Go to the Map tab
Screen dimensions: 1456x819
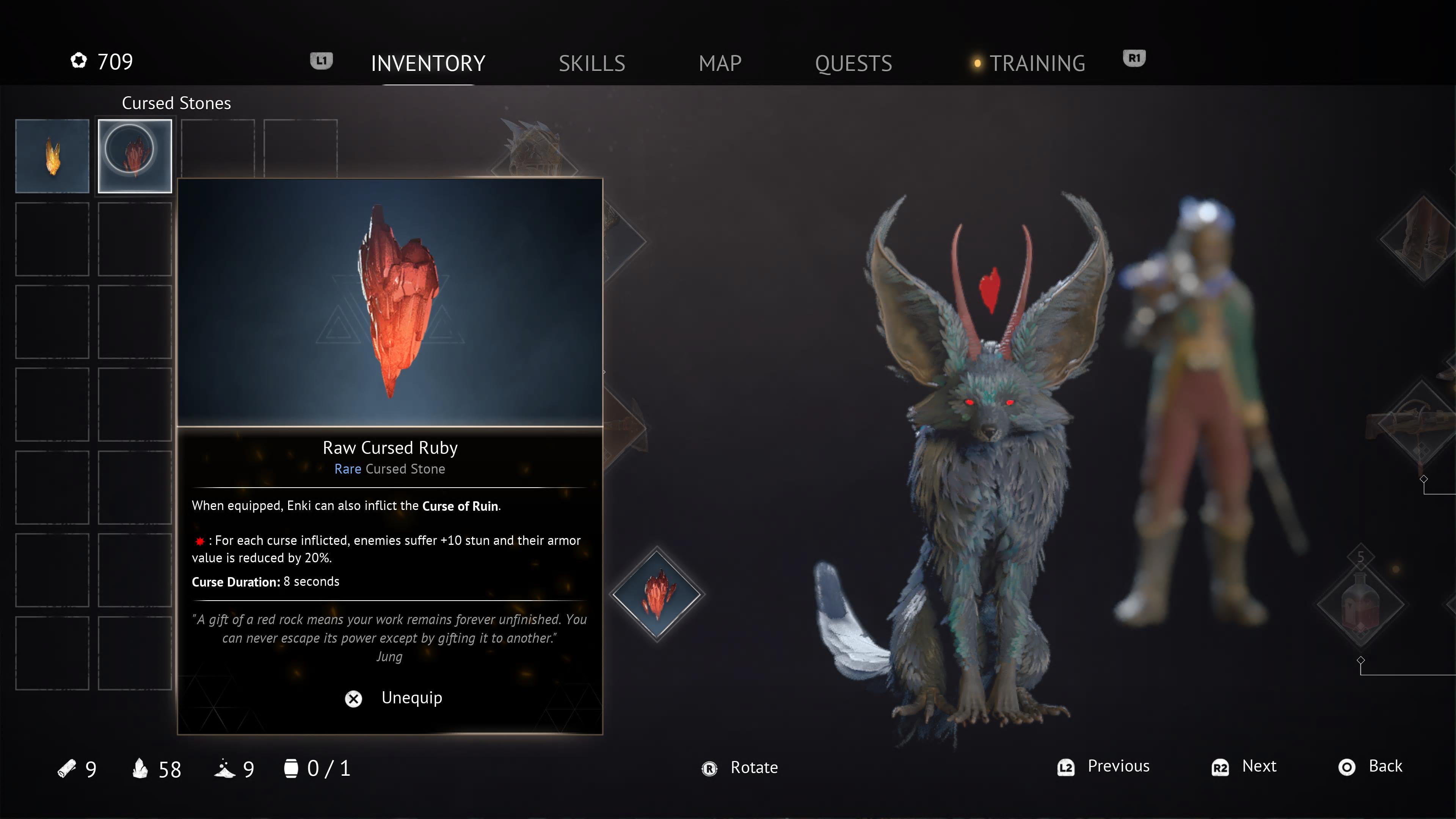tap(720, 63)
